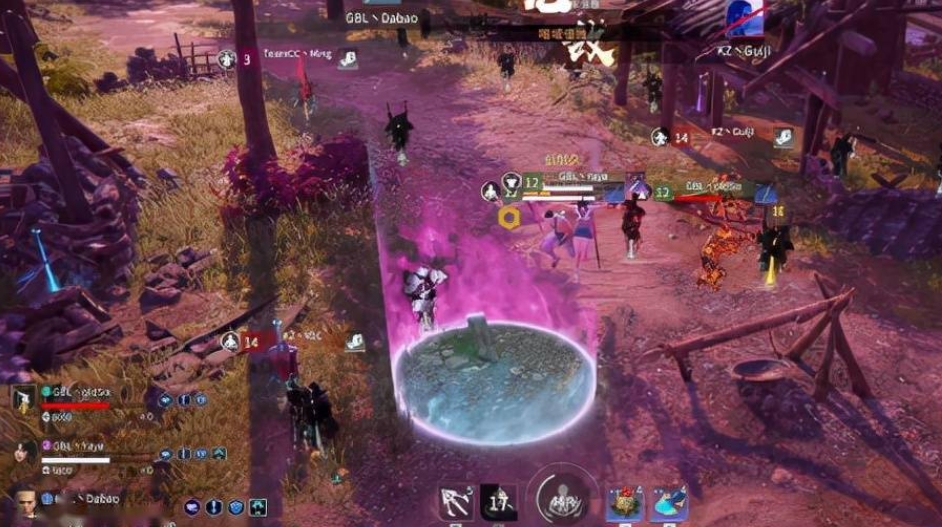Use the red flower consumable item slot
Image resolution: width=942 pixels, height=527 pixels.
click(626, 503)
